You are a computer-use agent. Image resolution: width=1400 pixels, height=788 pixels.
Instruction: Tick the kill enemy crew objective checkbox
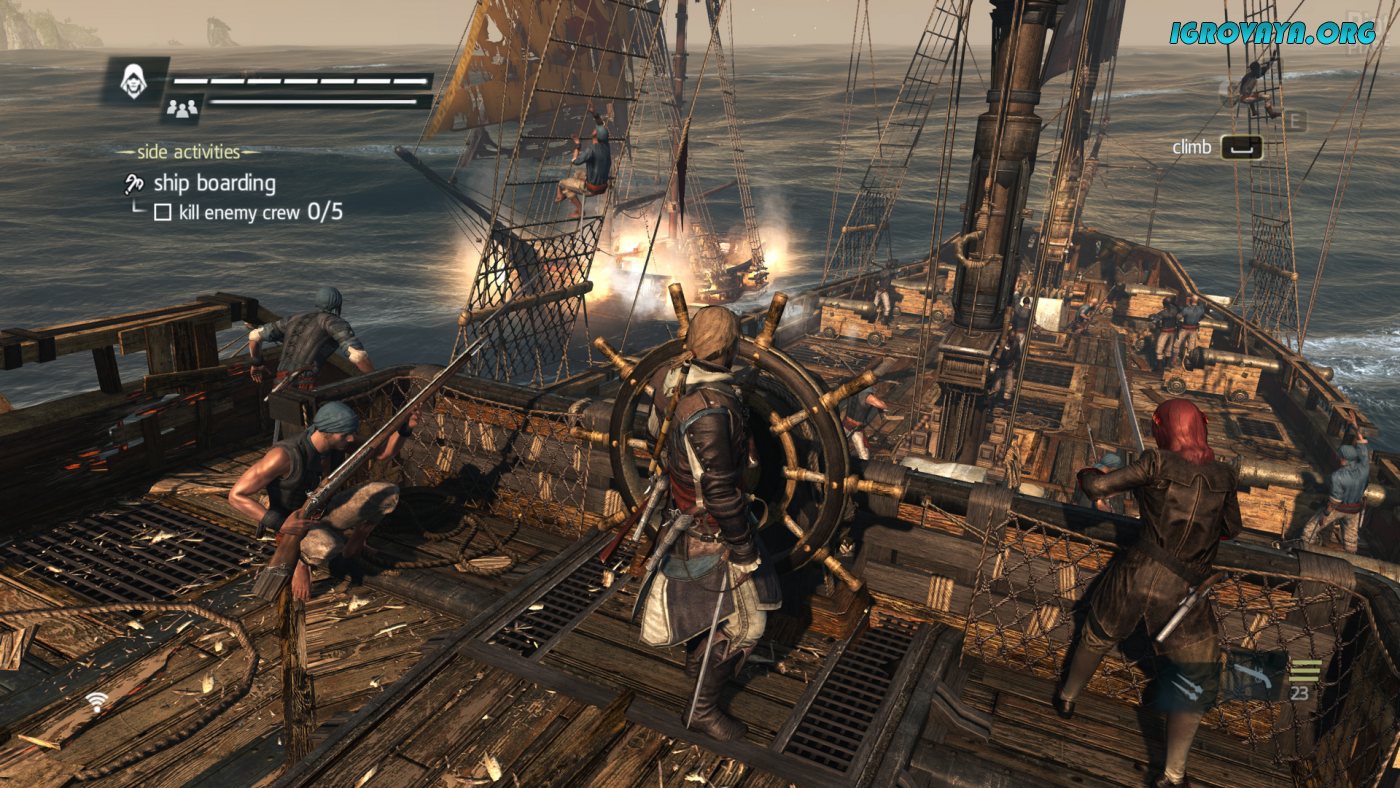coord(163,212)
